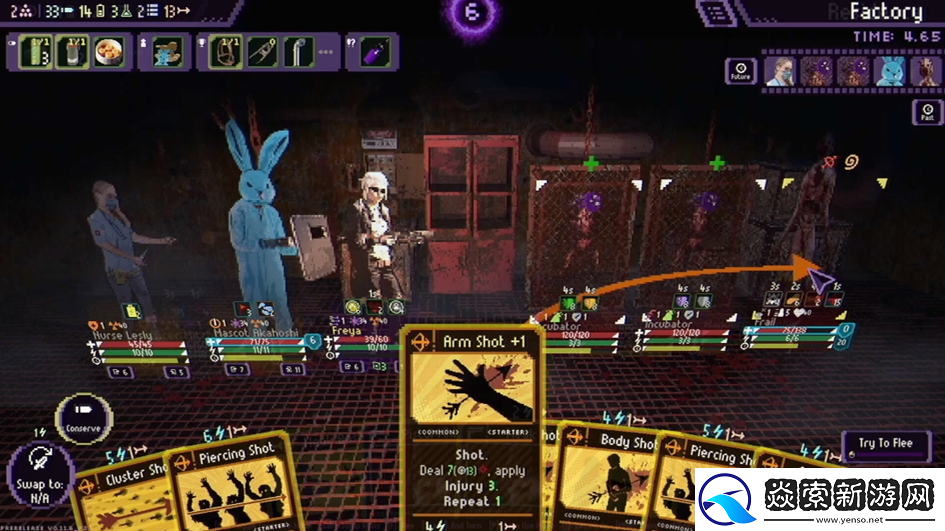945x531 pixels.
Task: Select the blue bunny mascot turn portrait
Action: [x=890, y=71]
